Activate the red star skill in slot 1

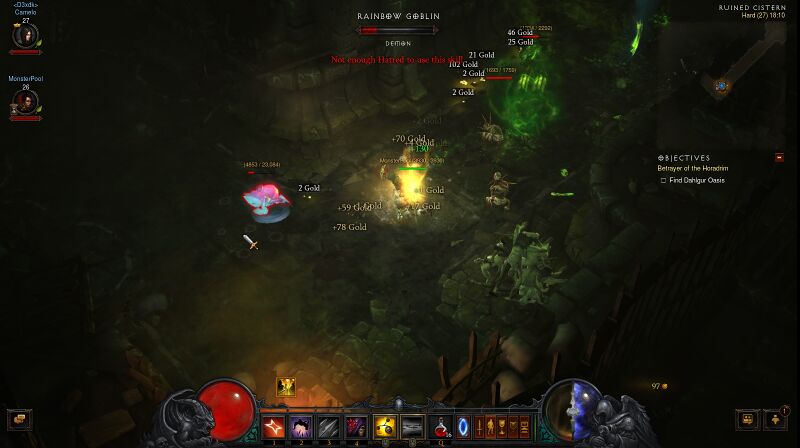pyautogui.click(x=274, y=427)
